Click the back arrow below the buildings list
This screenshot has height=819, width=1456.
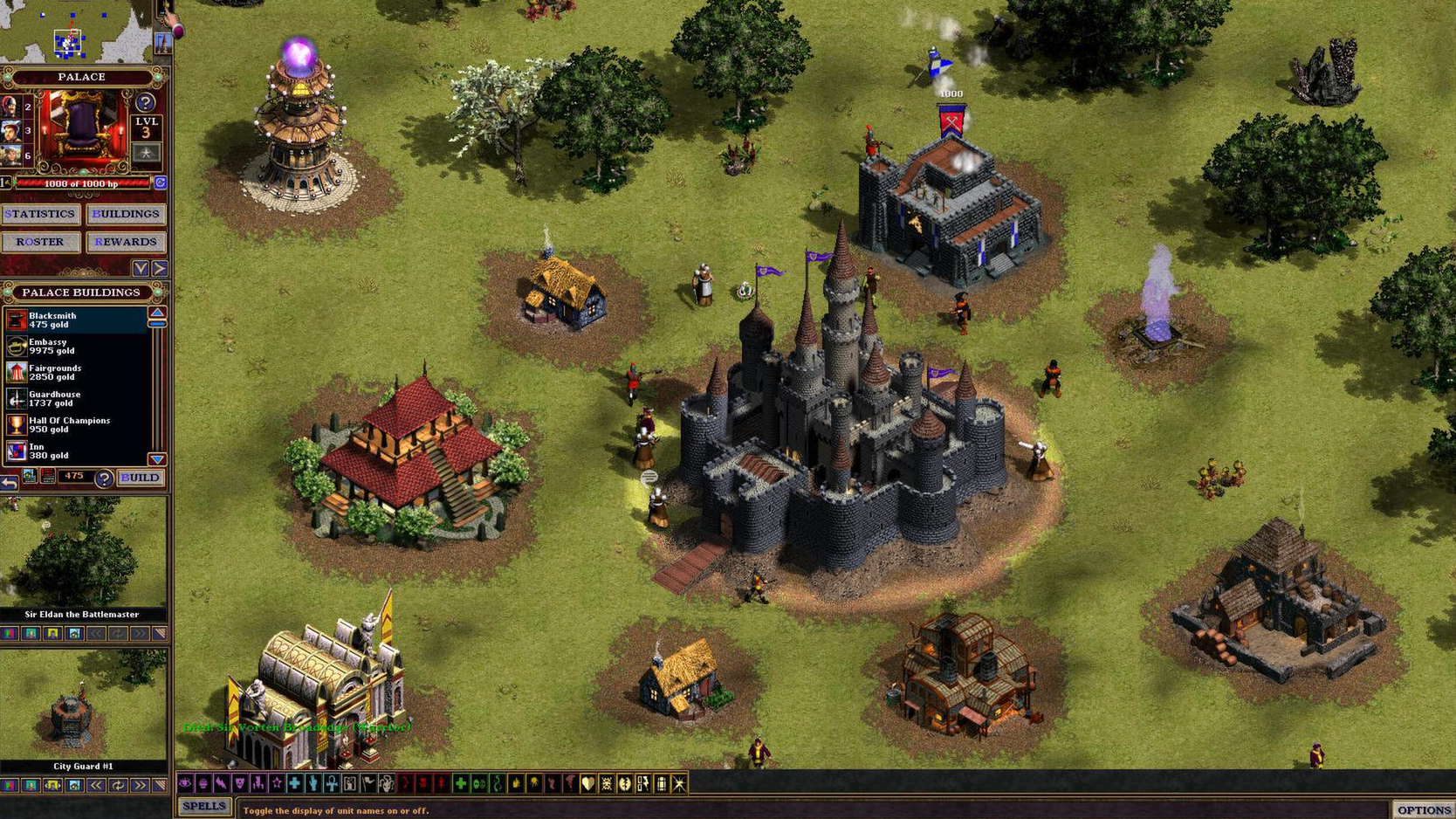[x=10, y=480]
